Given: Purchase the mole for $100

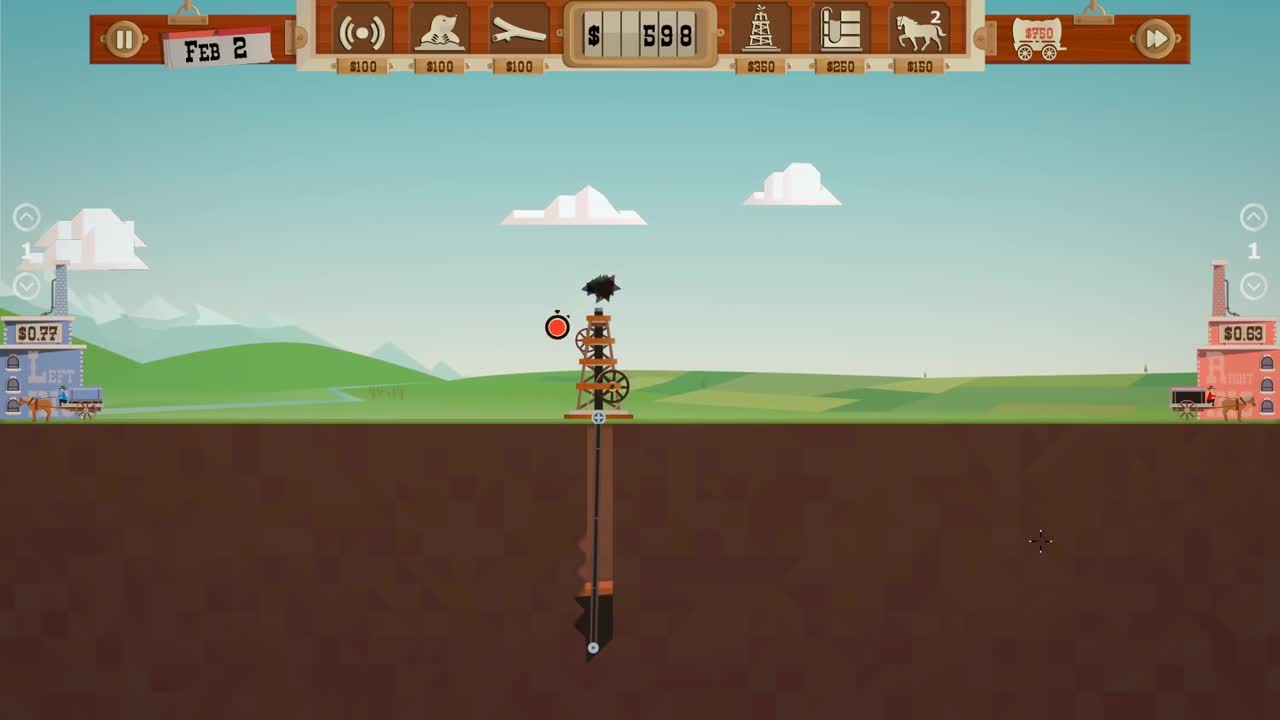Looking at the screenshot, I should (x=440, y=31).
